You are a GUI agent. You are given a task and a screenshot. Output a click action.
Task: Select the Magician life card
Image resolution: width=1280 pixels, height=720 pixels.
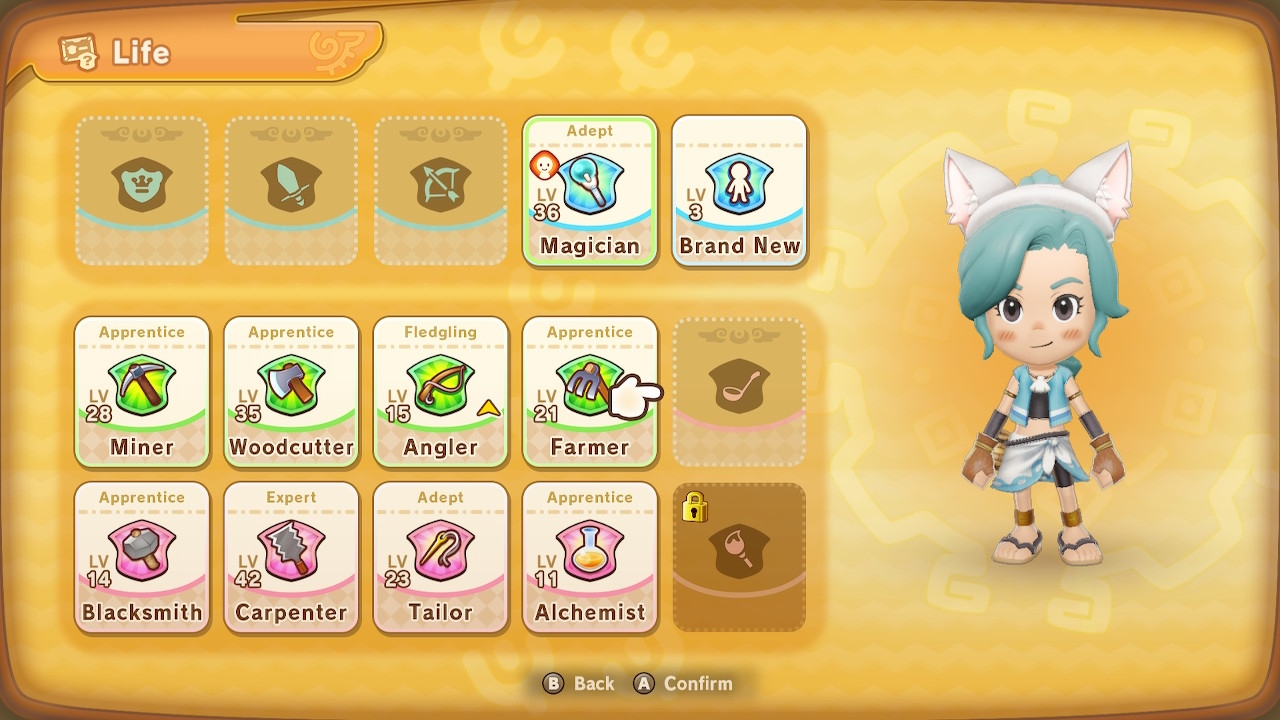[590, 192]
